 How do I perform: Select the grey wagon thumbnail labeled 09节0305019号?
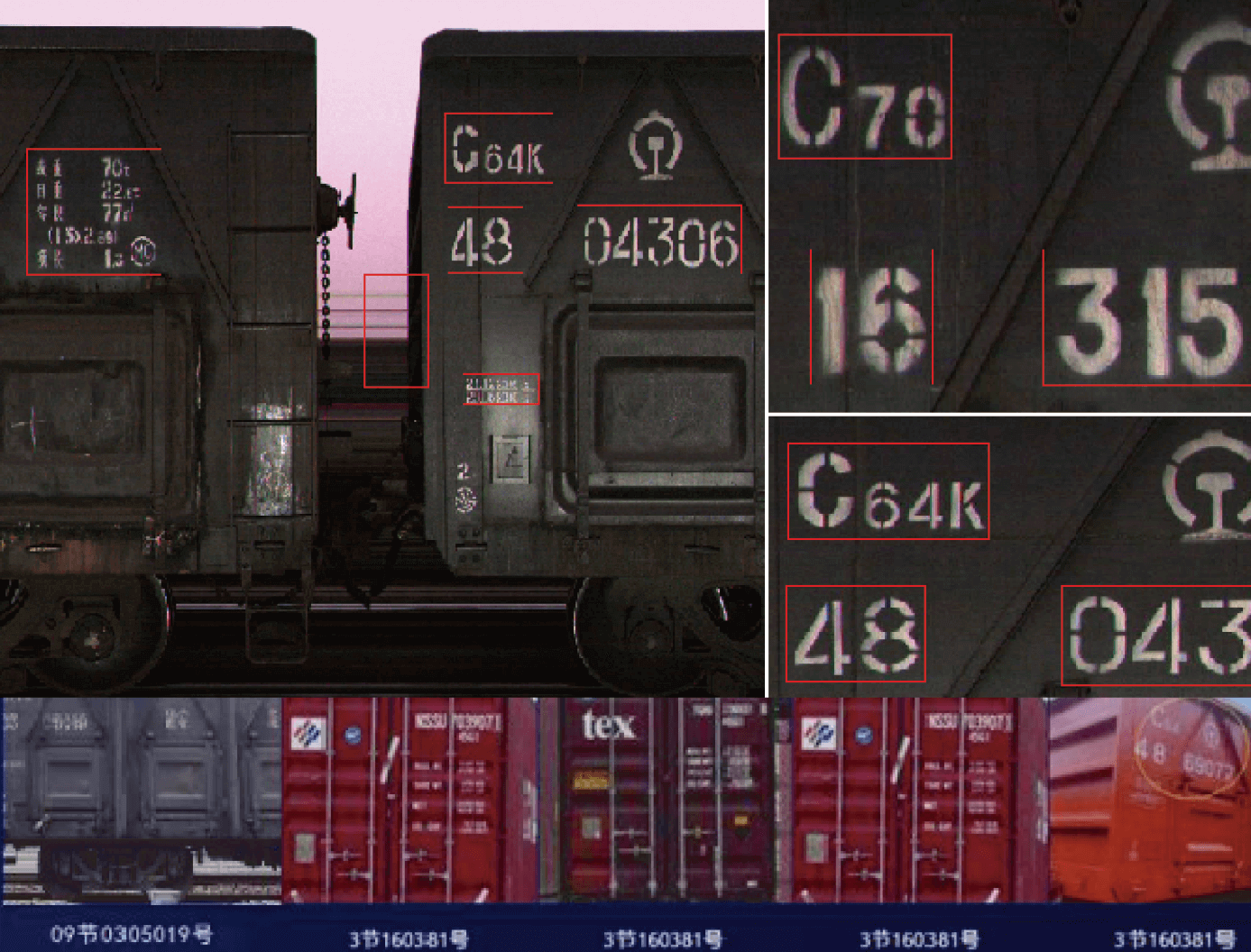[142, 800]
